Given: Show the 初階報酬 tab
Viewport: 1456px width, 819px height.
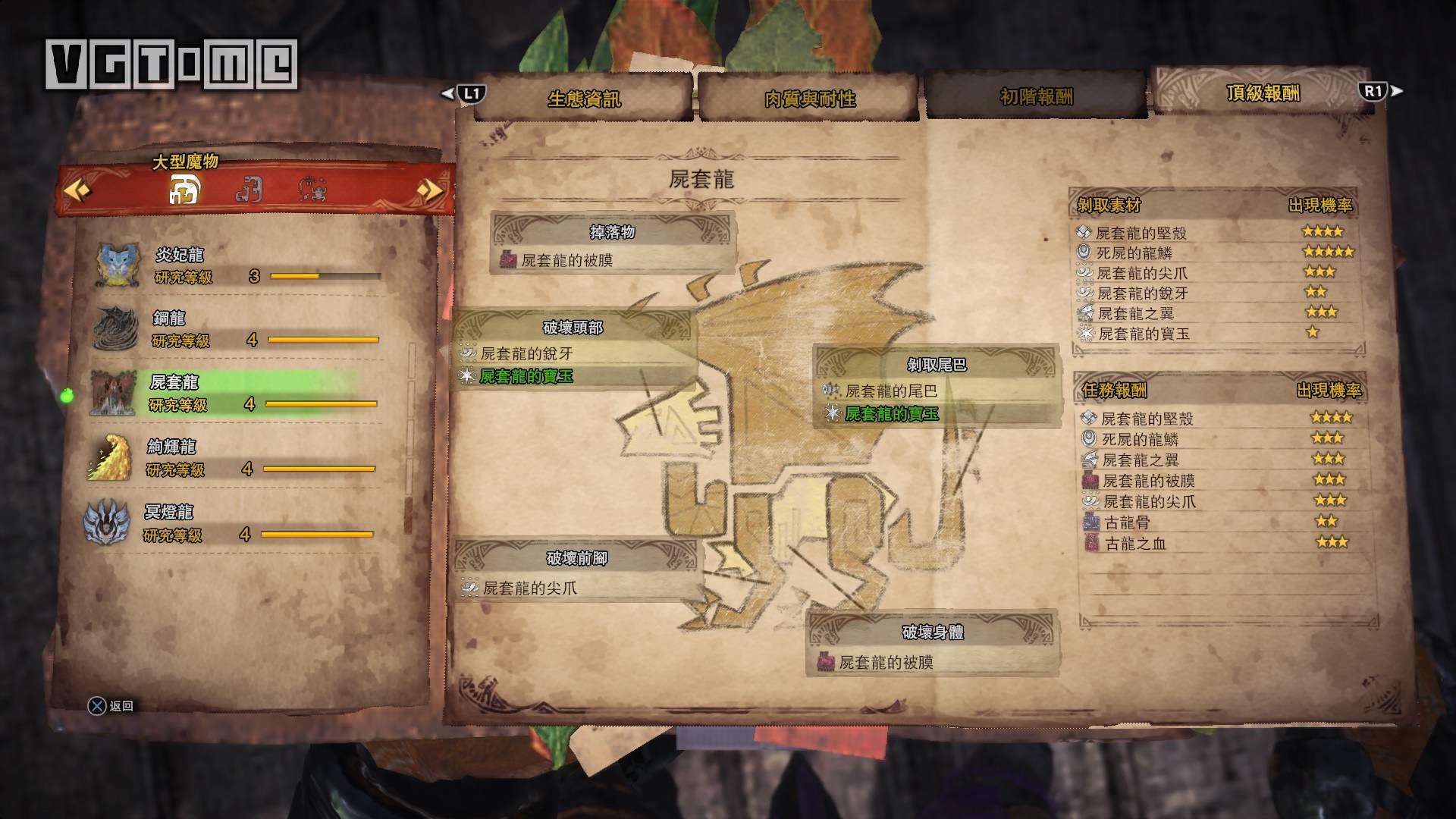Looking at the screenshot, I should pyautogui.click(x=1036, y=97).
